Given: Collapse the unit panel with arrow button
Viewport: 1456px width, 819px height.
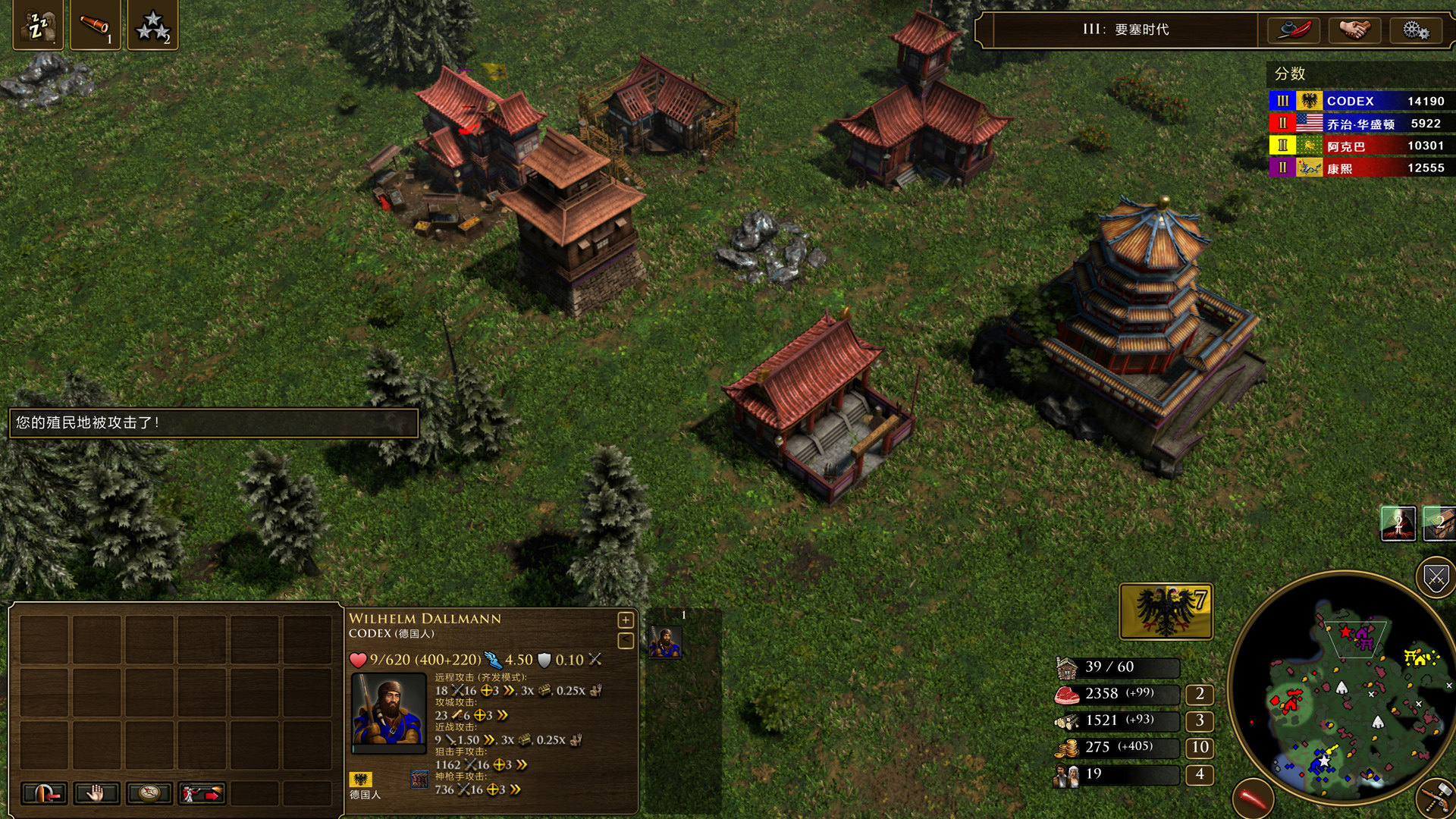Looking at the screenshot, I should 626,641.
